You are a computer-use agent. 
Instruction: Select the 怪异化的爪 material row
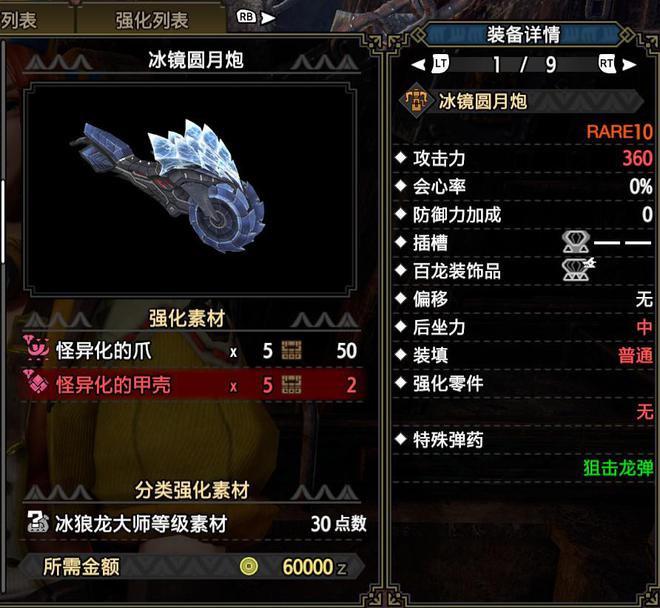point(190,351)
